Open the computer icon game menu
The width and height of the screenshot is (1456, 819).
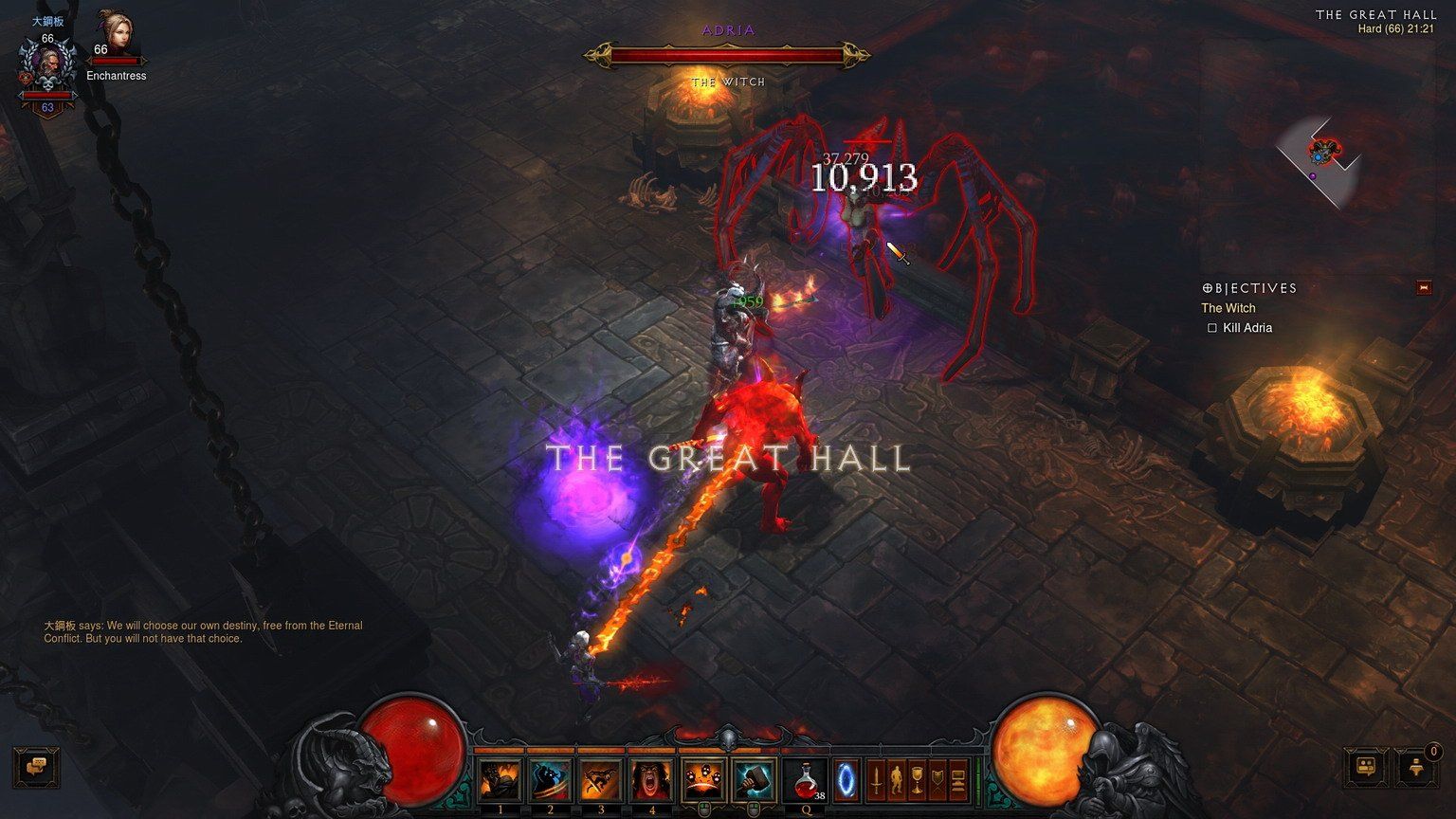coord(958,780)
